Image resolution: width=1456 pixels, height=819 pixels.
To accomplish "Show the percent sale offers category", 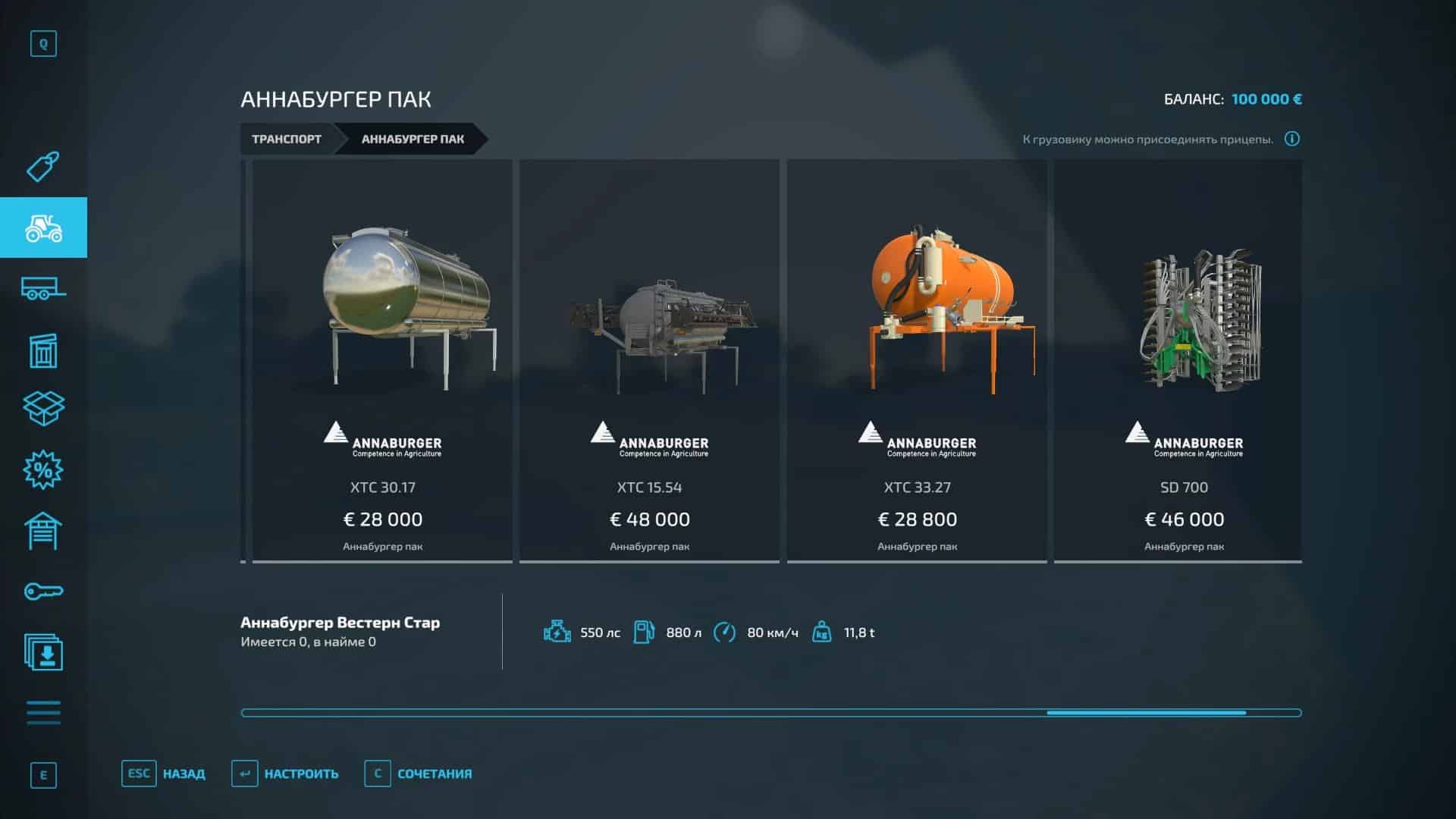I will point(43,470).
